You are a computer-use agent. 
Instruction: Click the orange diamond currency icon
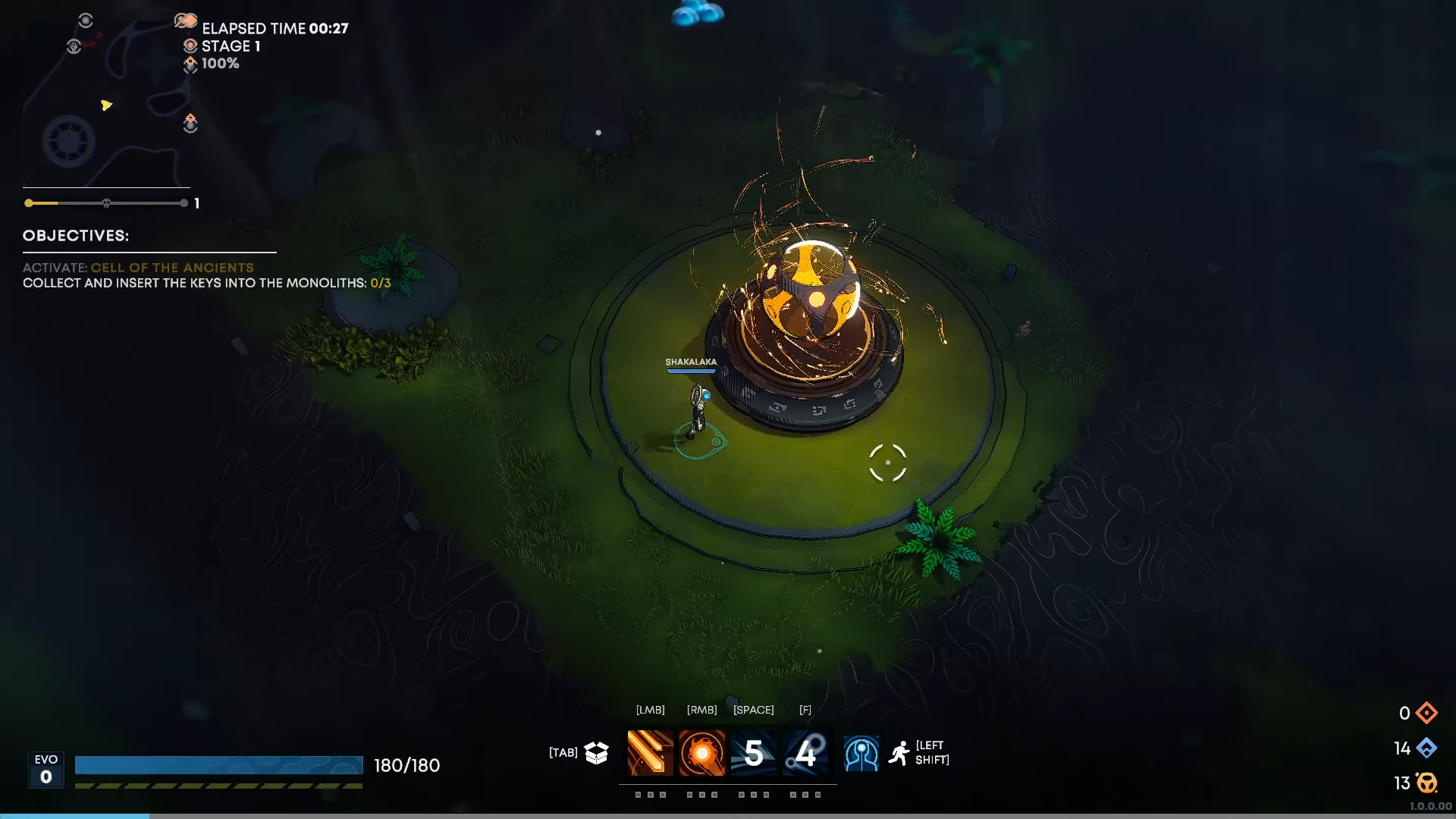point(1426,713)
